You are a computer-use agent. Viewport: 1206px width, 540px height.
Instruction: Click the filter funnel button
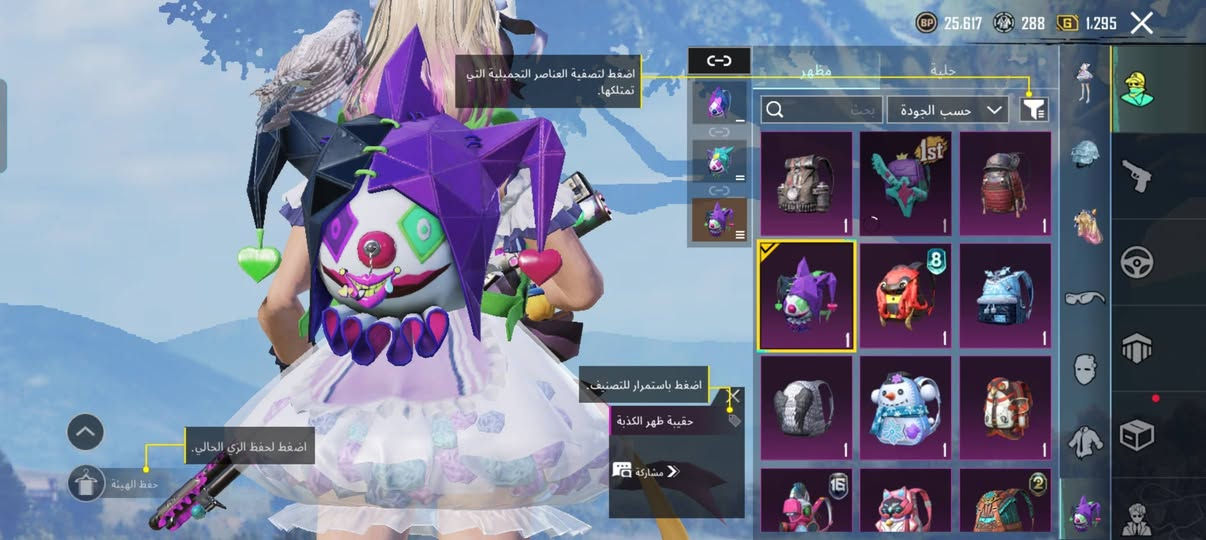pos(1033,110)
